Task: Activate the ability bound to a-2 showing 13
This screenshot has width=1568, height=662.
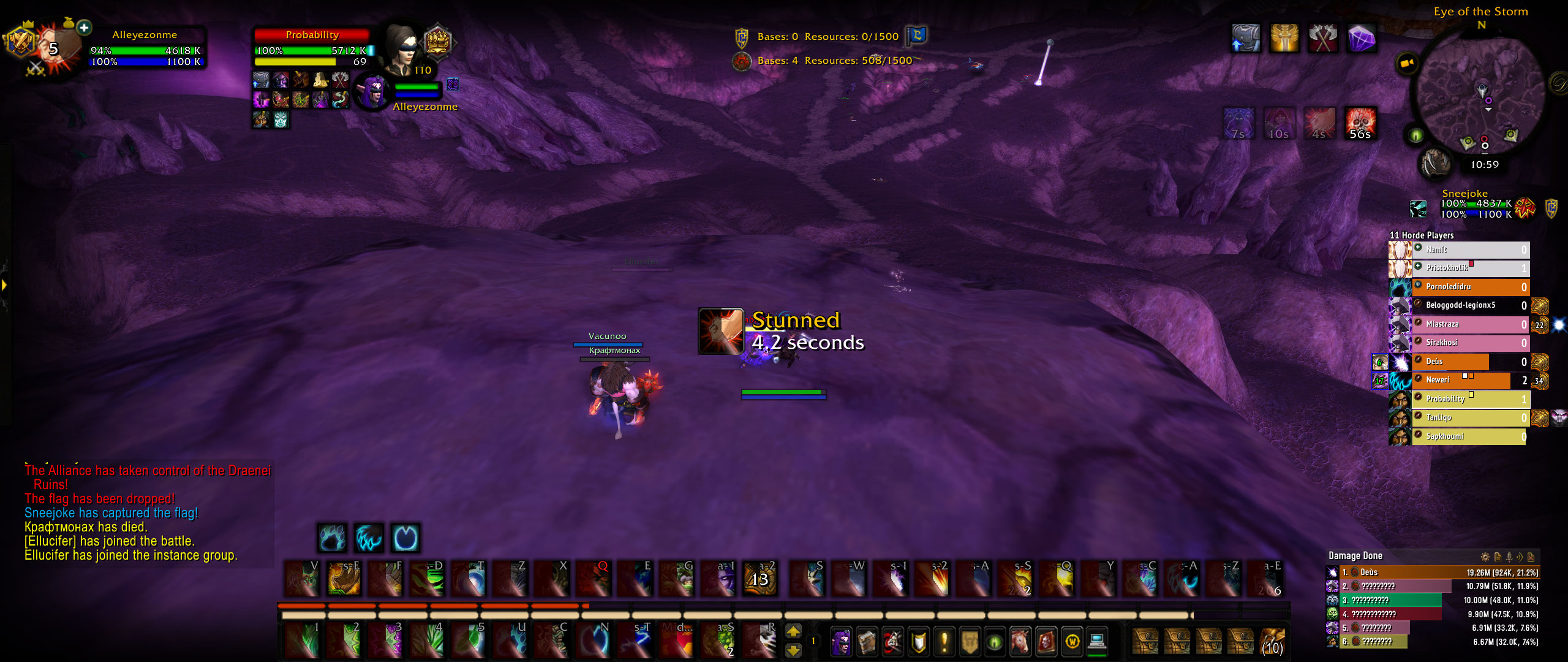Action: [759, 579]
